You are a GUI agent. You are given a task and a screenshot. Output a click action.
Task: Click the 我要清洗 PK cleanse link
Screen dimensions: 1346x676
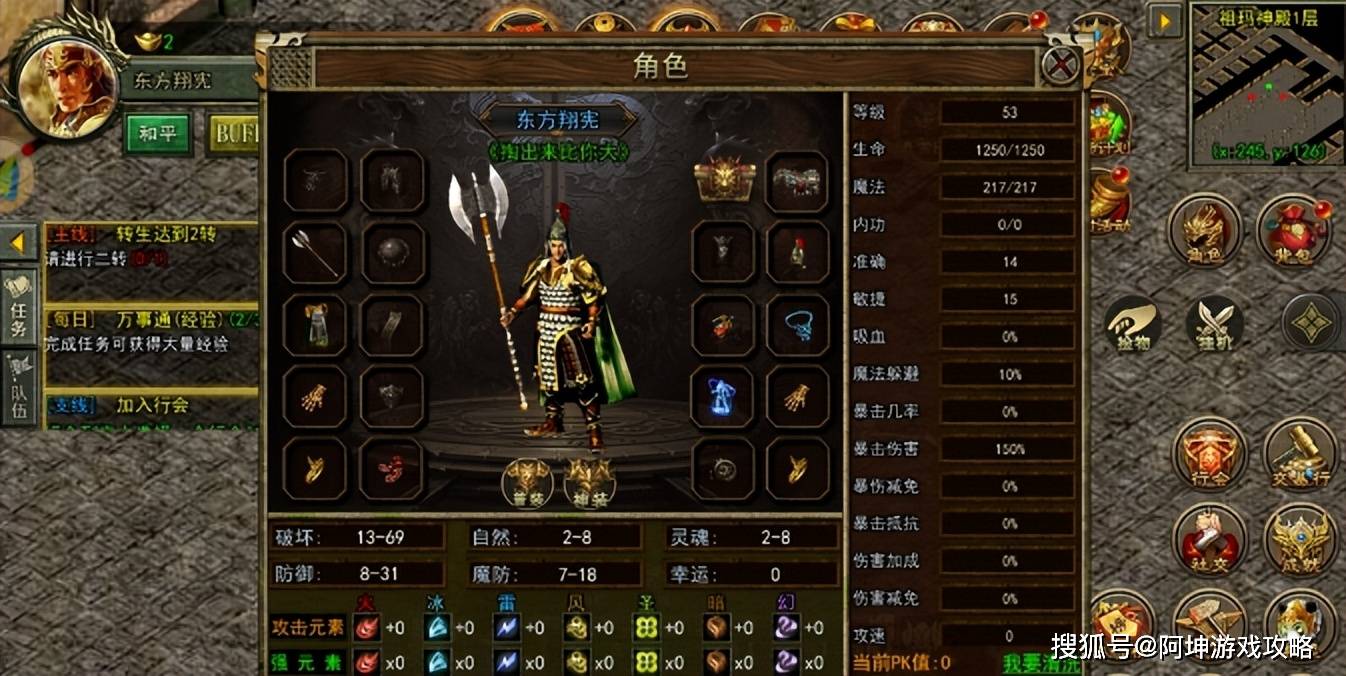(1041, 663)
